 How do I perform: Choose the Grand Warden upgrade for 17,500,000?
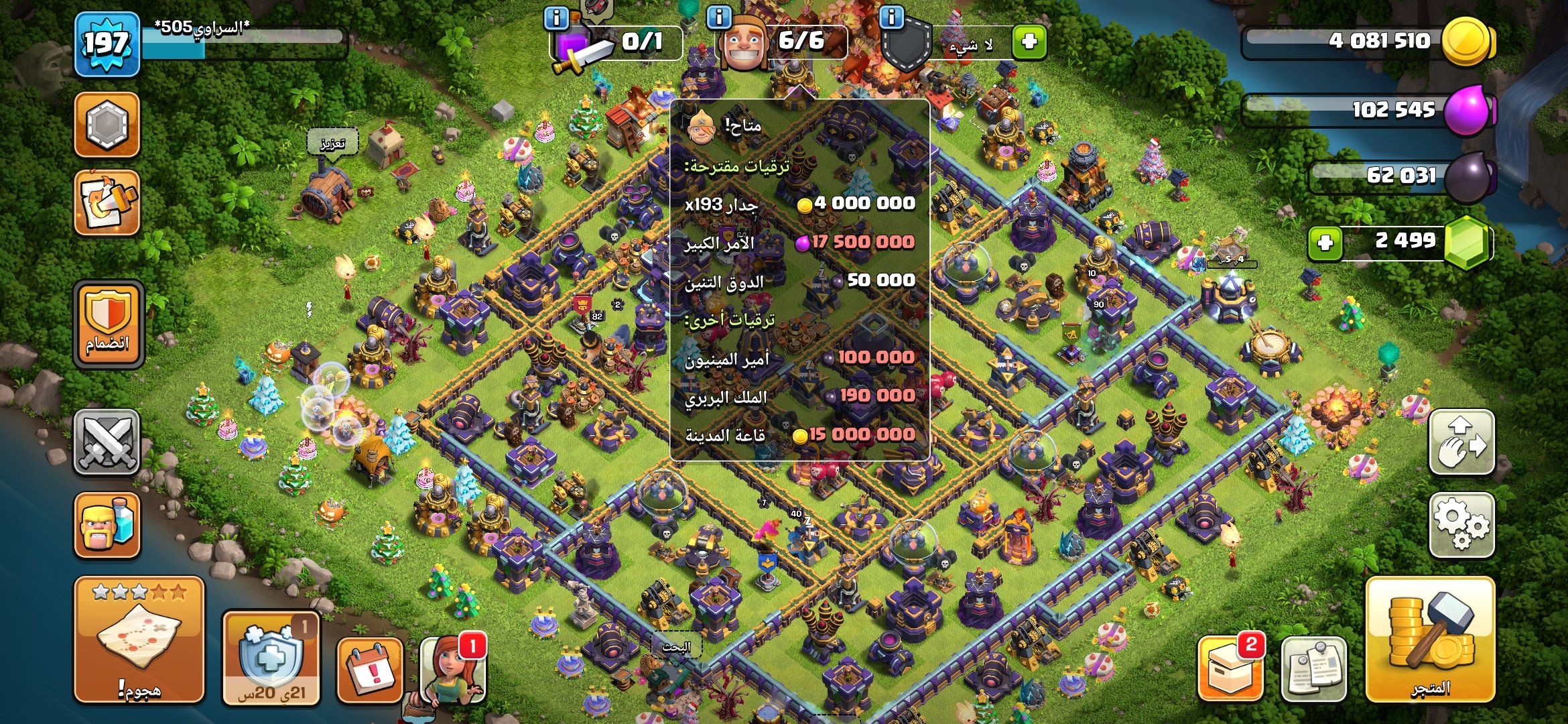(x=799, y=242)
